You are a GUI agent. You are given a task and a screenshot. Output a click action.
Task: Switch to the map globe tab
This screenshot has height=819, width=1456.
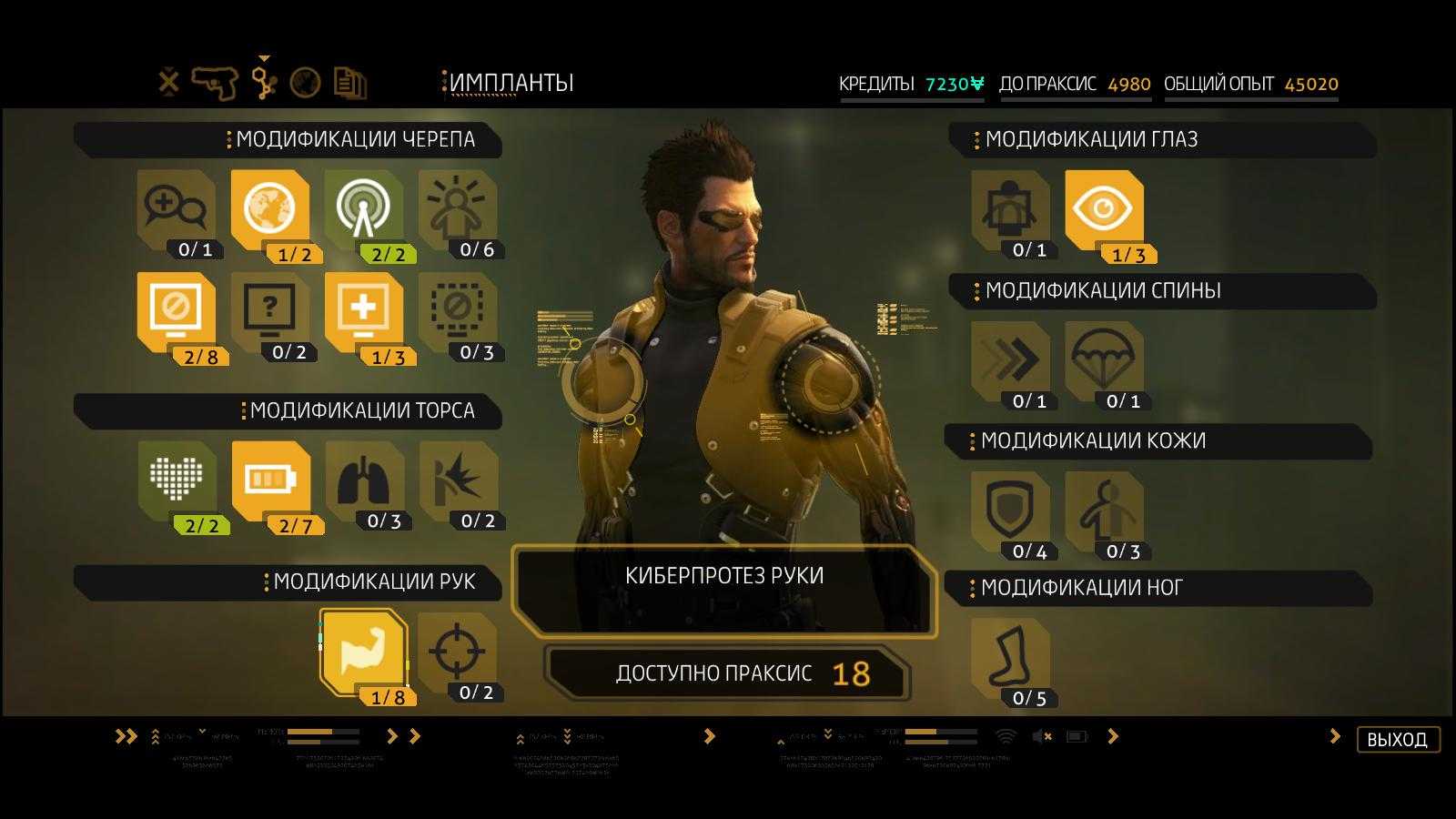tap(305, 83)
